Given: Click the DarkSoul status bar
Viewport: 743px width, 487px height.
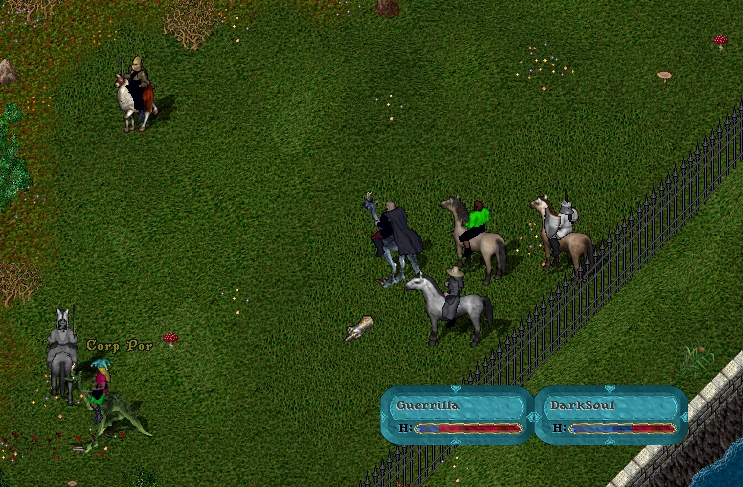Looking at the screenshot, I should (x=610, y=415).
